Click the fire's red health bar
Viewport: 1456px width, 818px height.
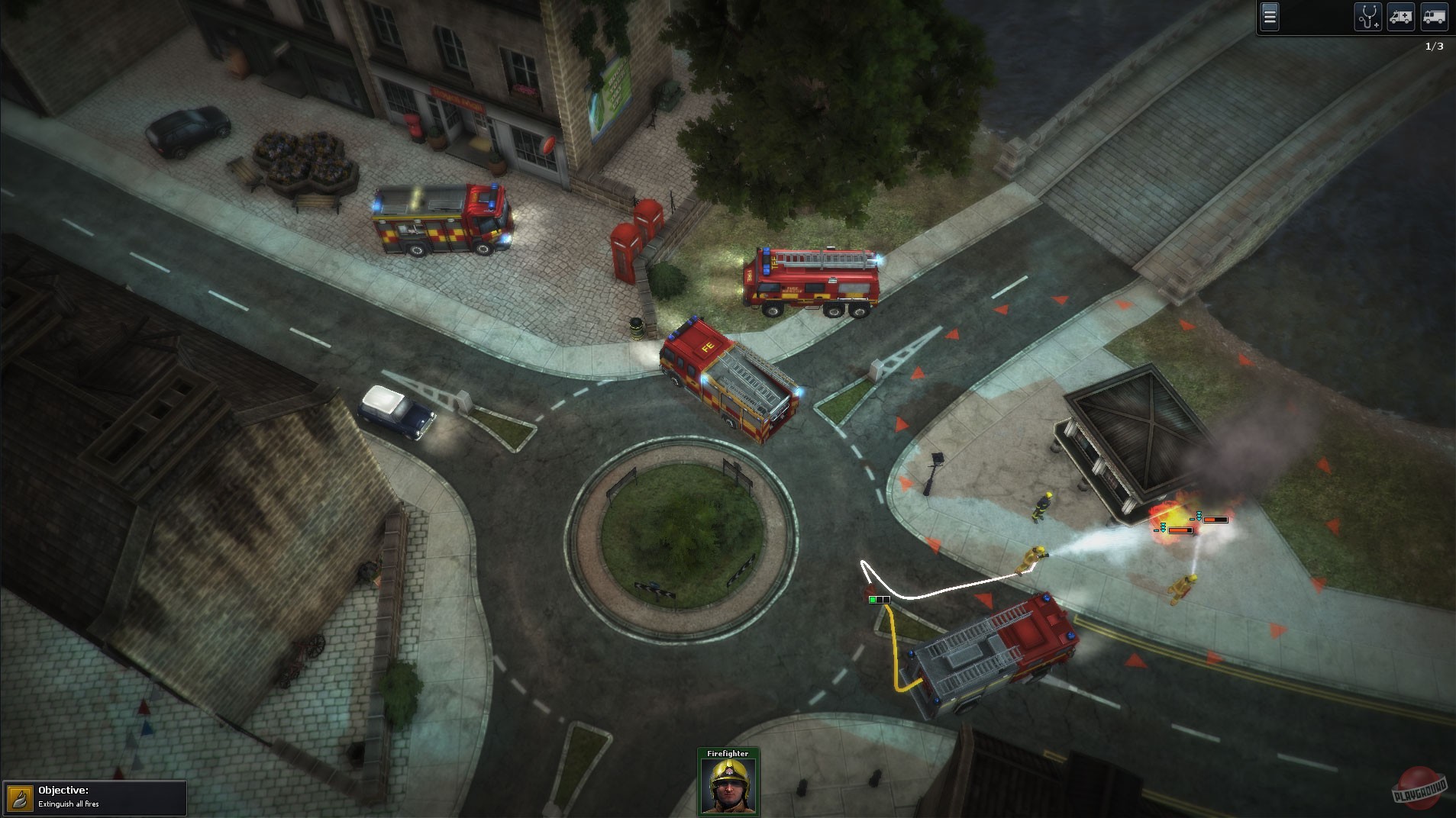click(x=1180, y=527)
